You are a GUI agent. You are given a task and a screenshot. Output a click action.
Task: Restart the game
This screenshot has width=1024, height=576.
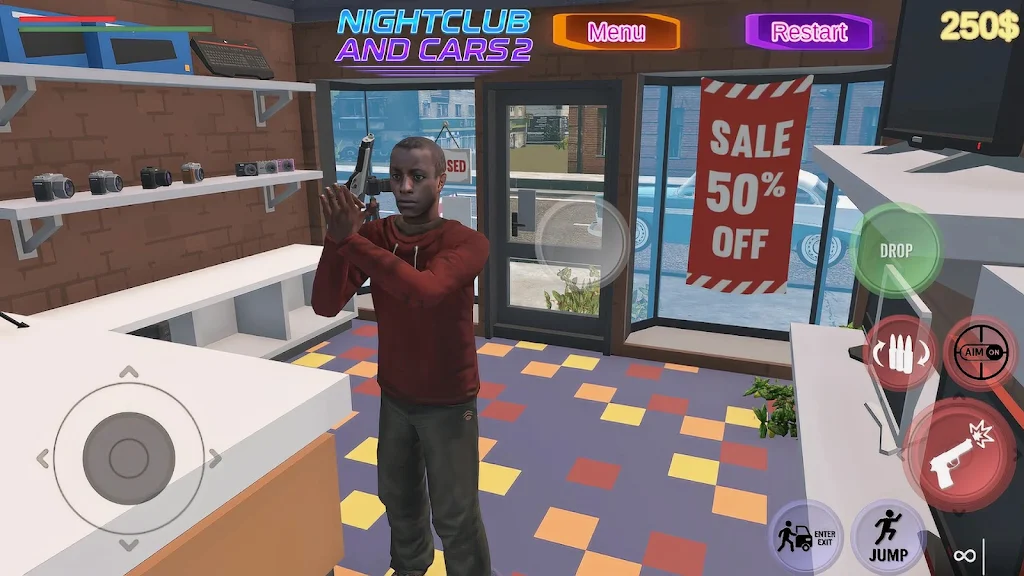(808, 32)
